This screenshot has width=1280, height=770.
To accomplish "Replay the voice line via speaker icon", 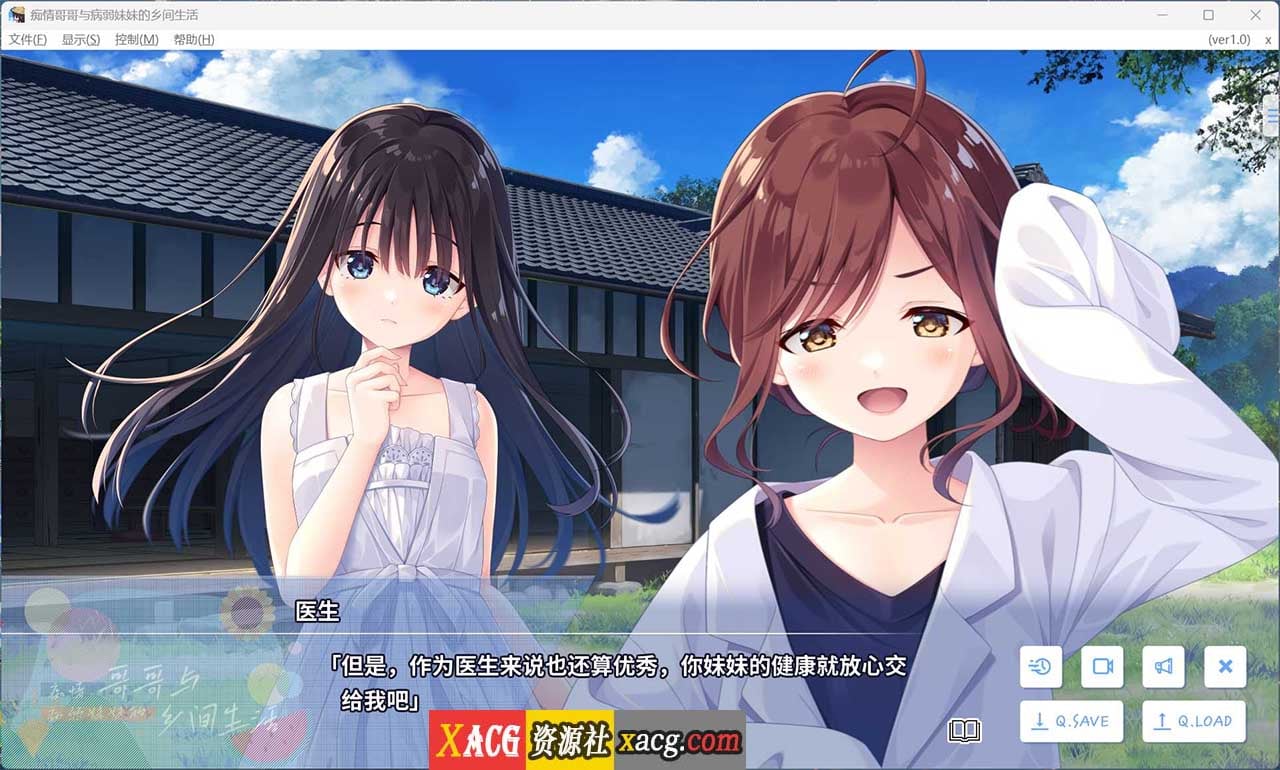I will click(1163, 667).
